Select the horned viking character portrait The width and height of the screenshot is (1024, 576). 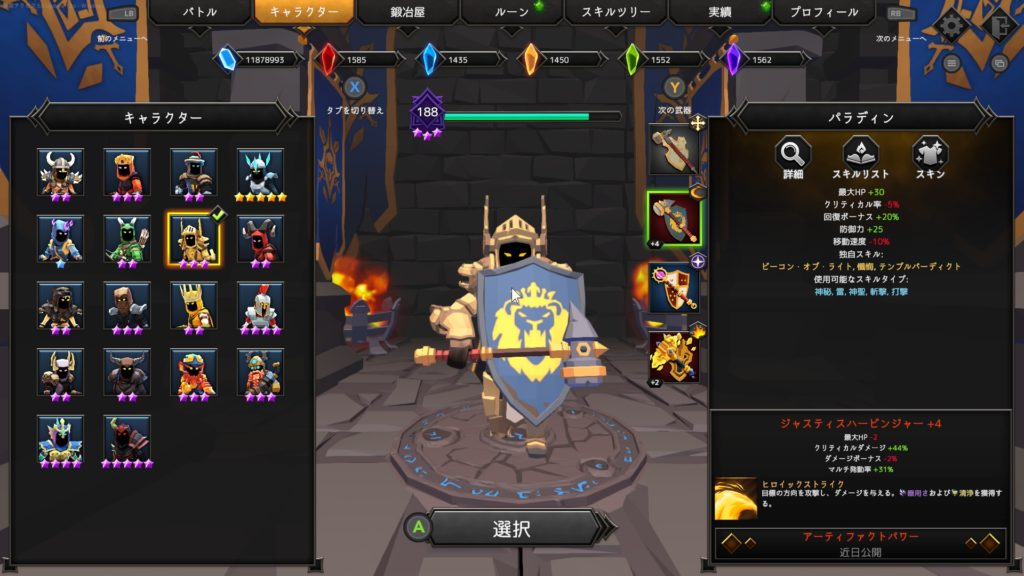click(60, 172)
